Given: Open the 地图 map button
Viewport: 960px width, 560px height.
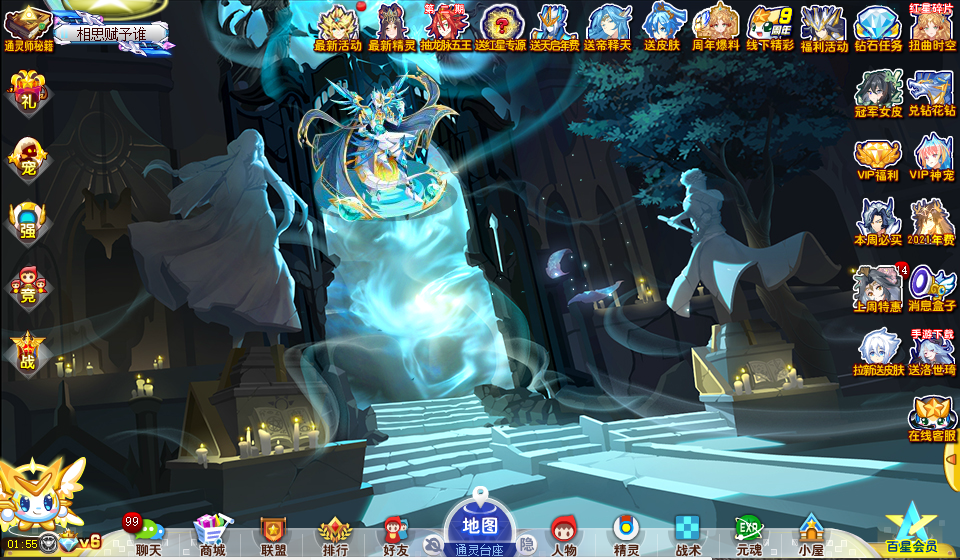Looking at the screenshot, I should (x=480, y=527).
